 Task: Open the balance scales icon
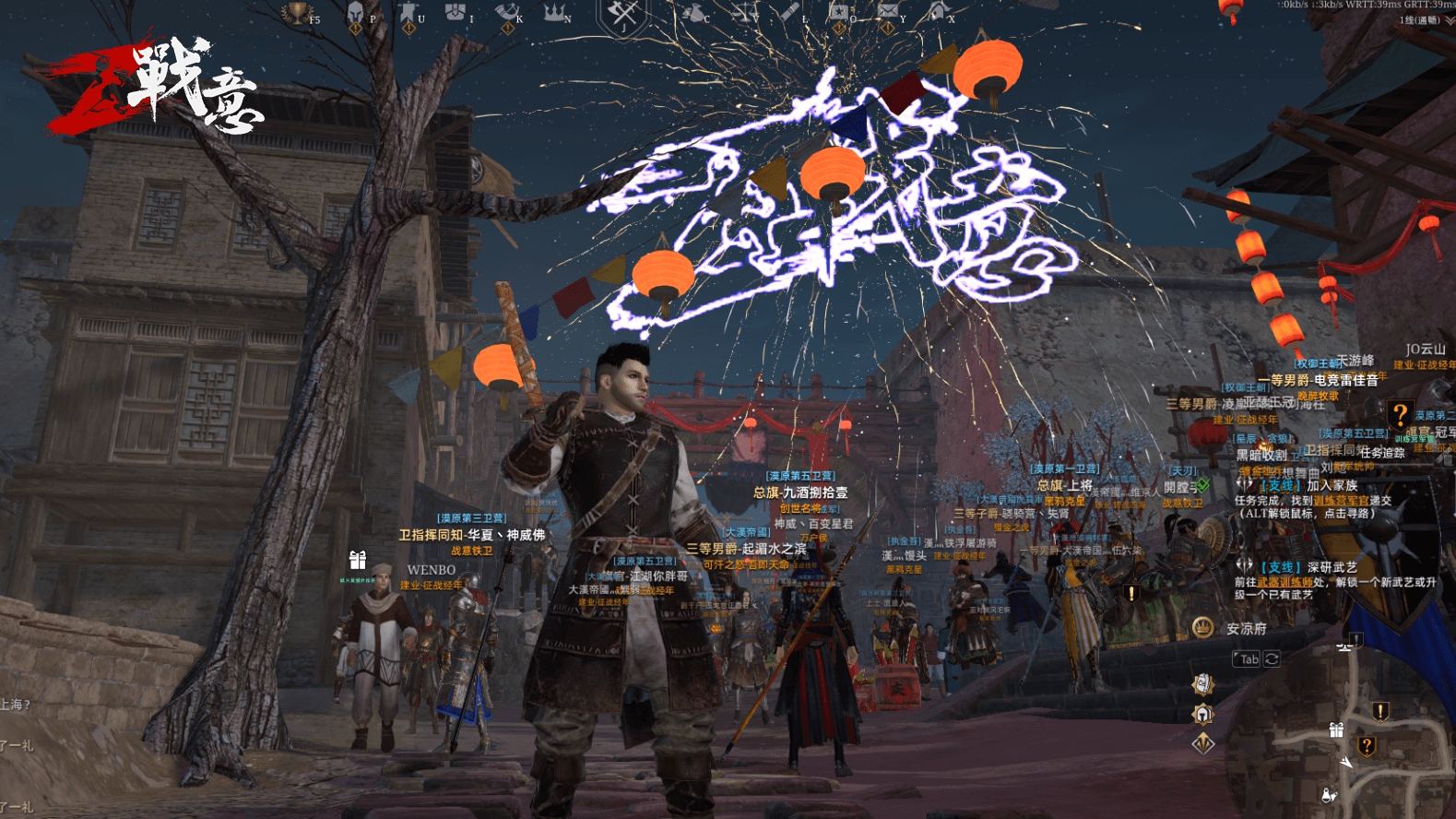pos(743,13)
